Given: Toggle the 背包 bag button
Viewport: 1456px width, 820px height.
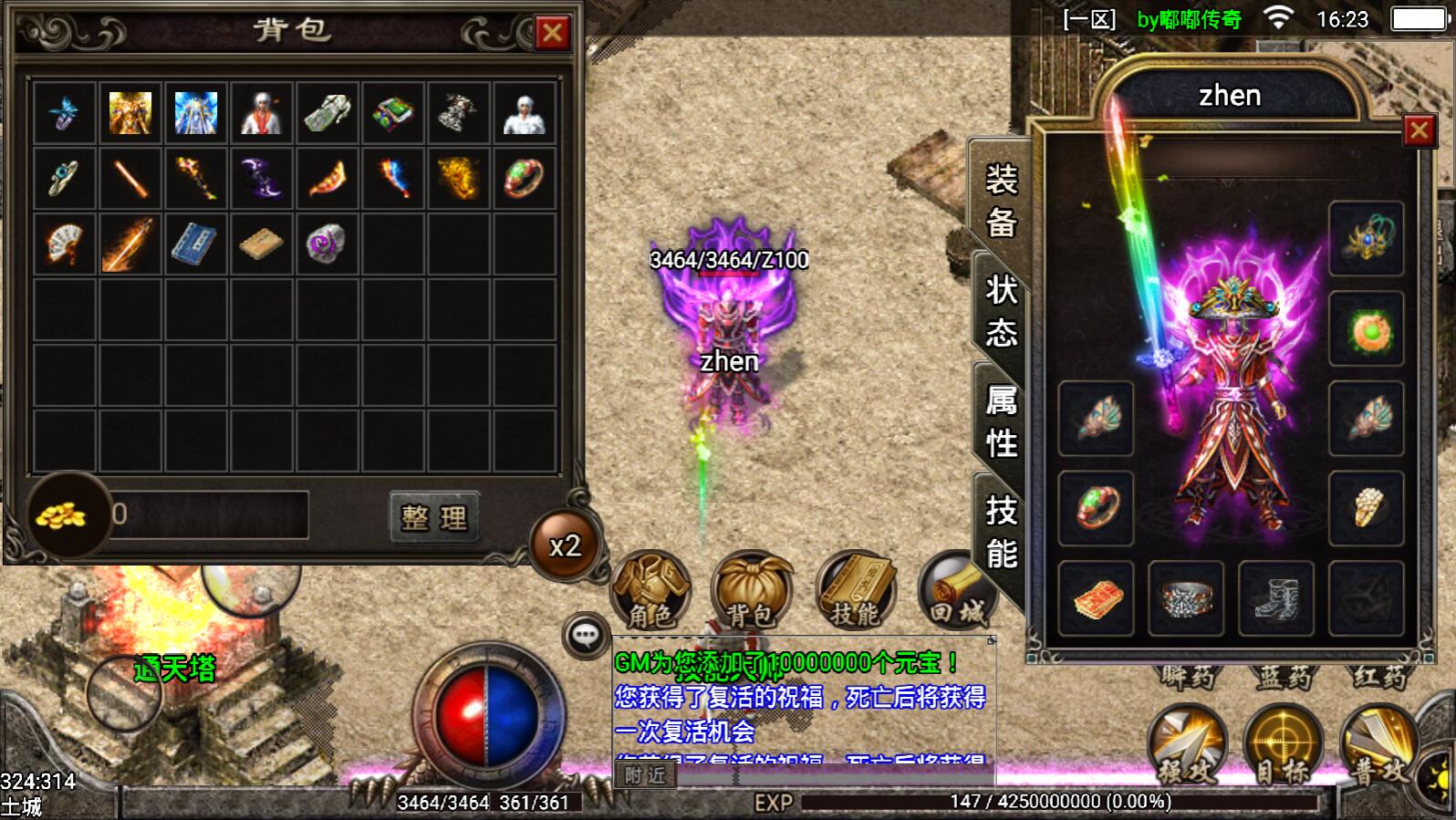Looking at the screenshot, I should [x=751, y=590].
